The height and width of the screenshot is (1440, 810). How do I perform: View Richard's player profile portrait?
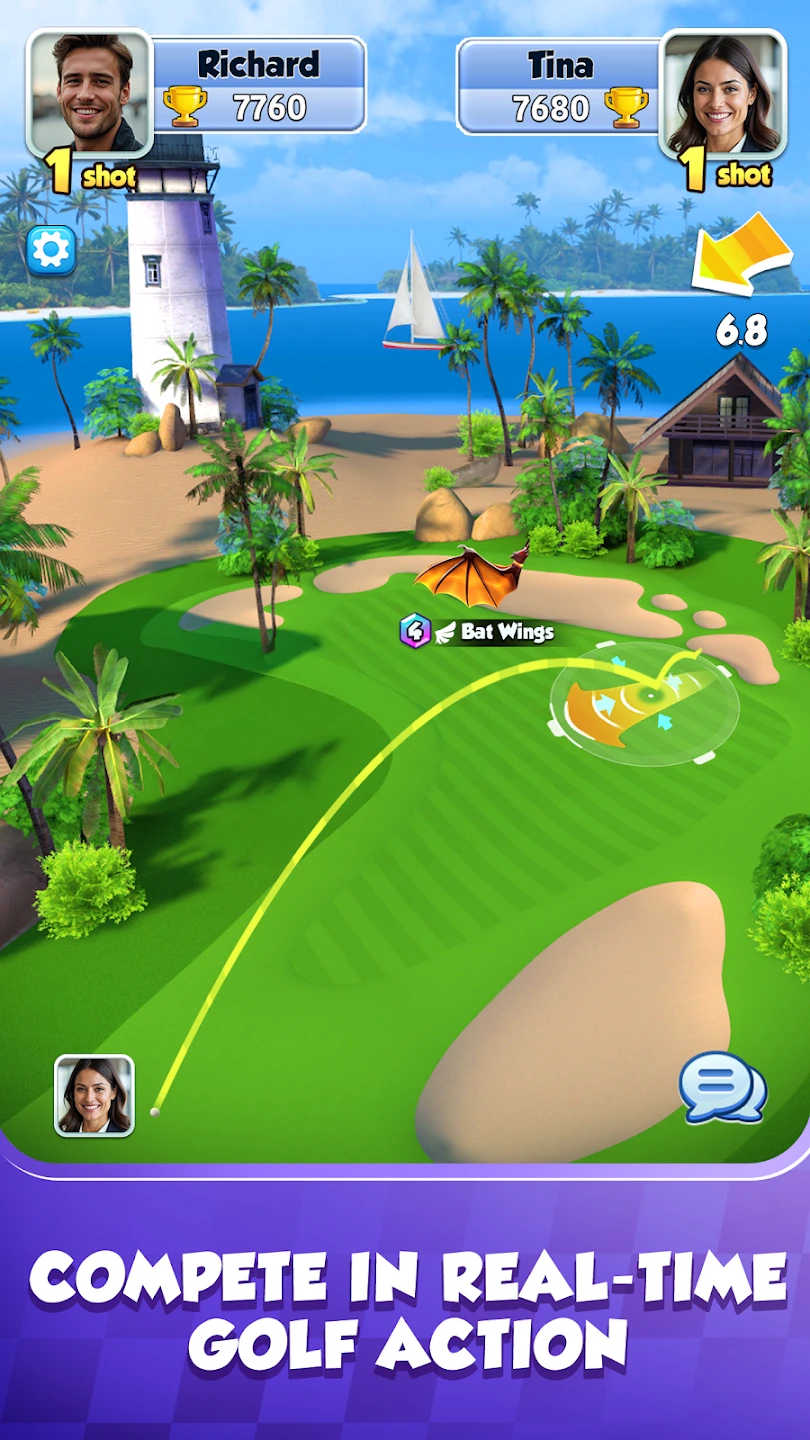(x=90, y=92)
